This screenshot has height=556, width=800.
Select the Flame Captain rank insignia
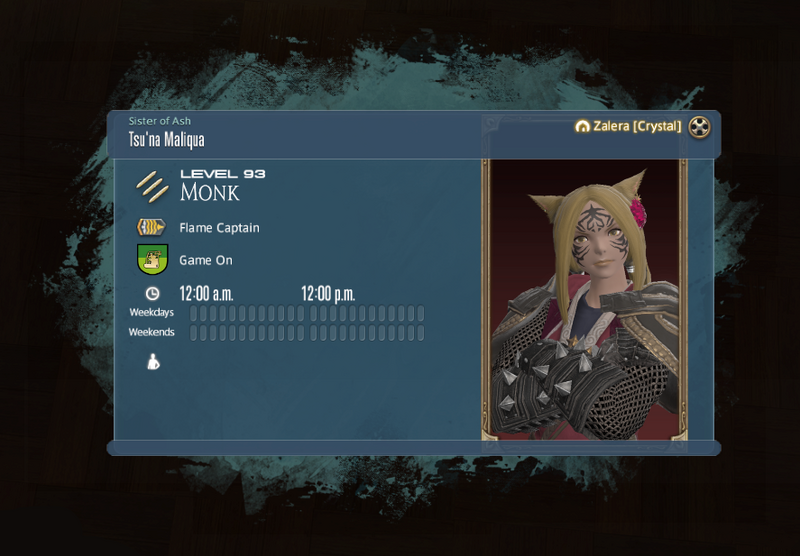click(x=151, y=227)
